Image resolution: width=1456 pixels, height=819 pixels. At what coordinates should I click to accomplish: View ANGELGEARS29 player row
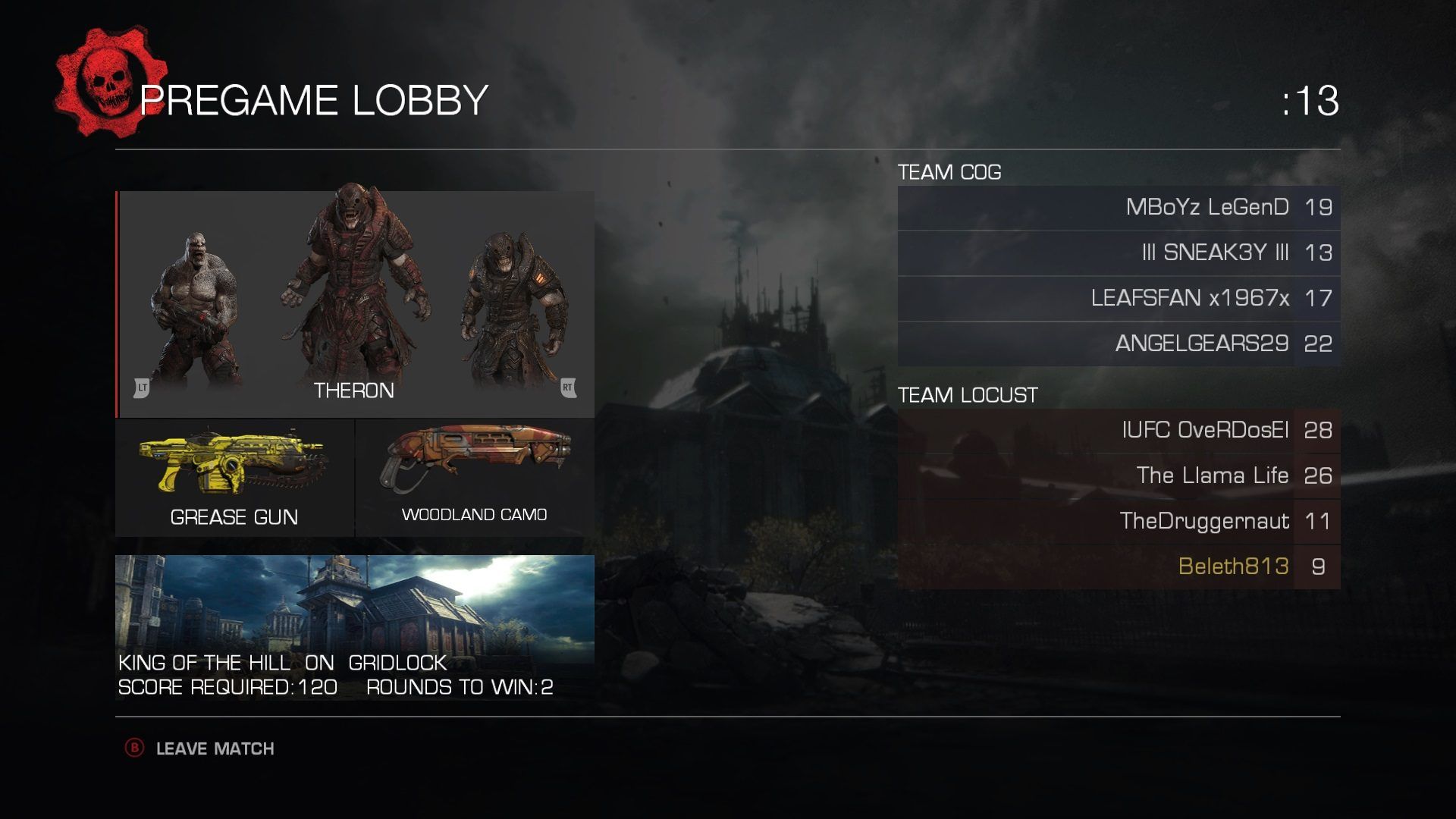point(1119,344)
